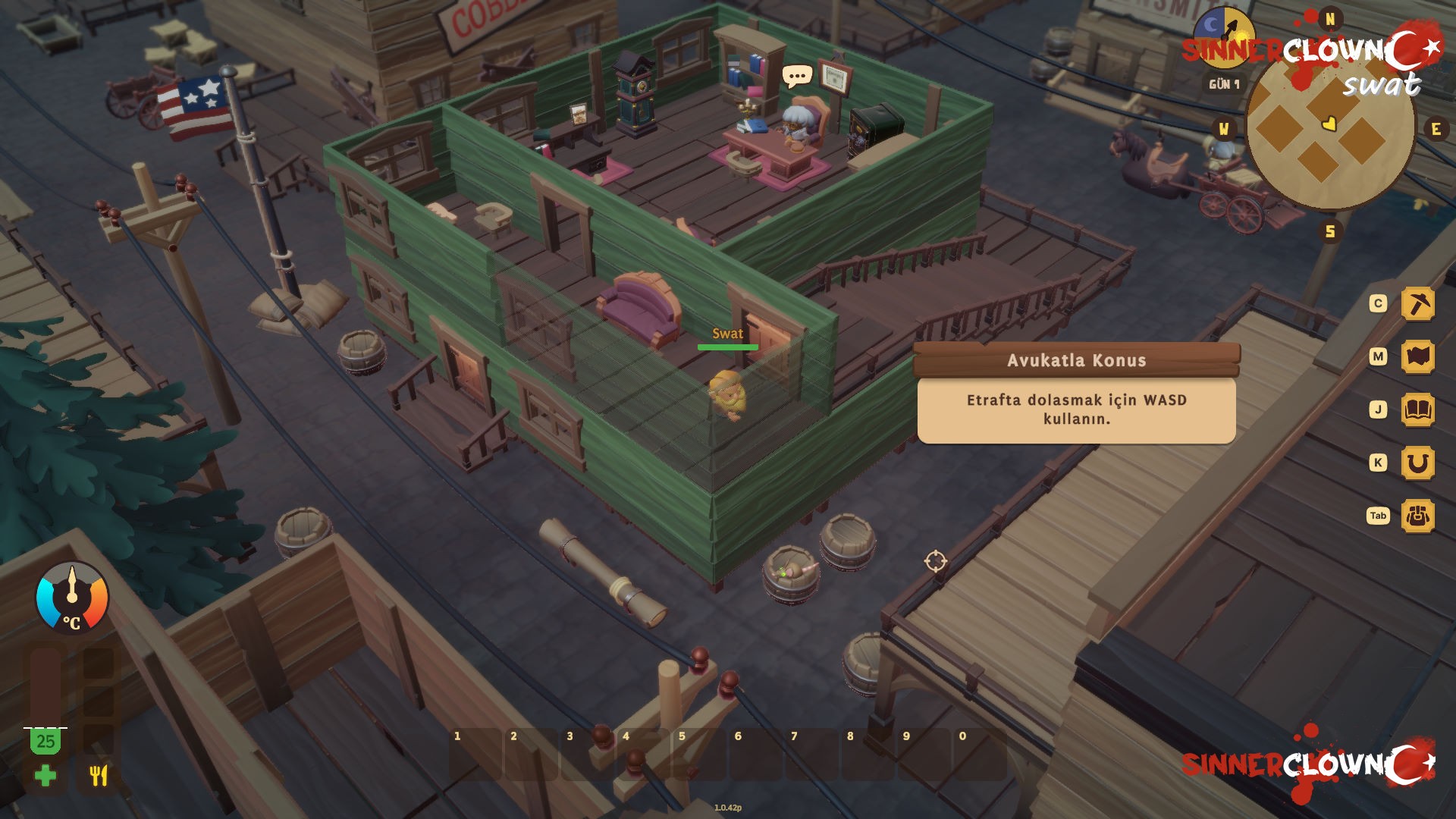Click the circular town minimap
1456x819 pixels.
(1330, 129)
